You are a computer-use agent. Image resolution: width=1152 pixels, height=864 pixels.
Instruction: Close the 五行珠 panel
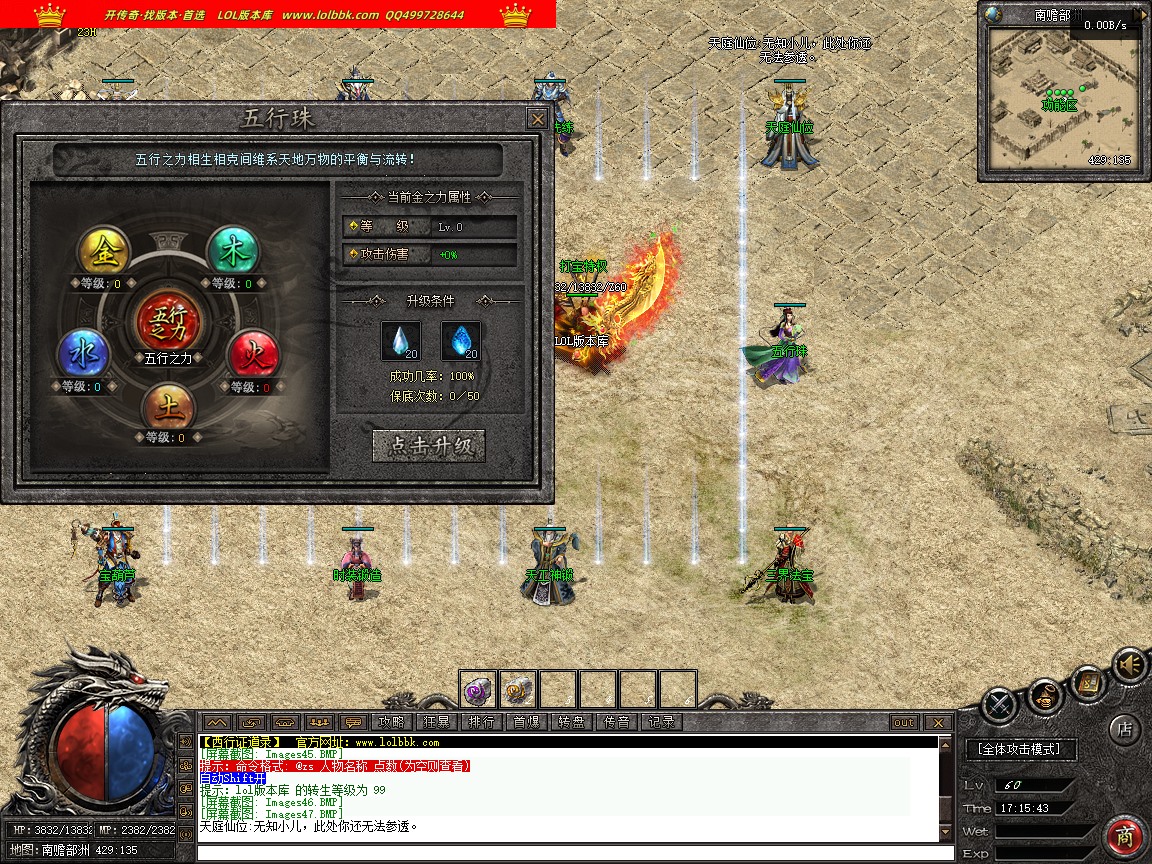pos(537,119)
